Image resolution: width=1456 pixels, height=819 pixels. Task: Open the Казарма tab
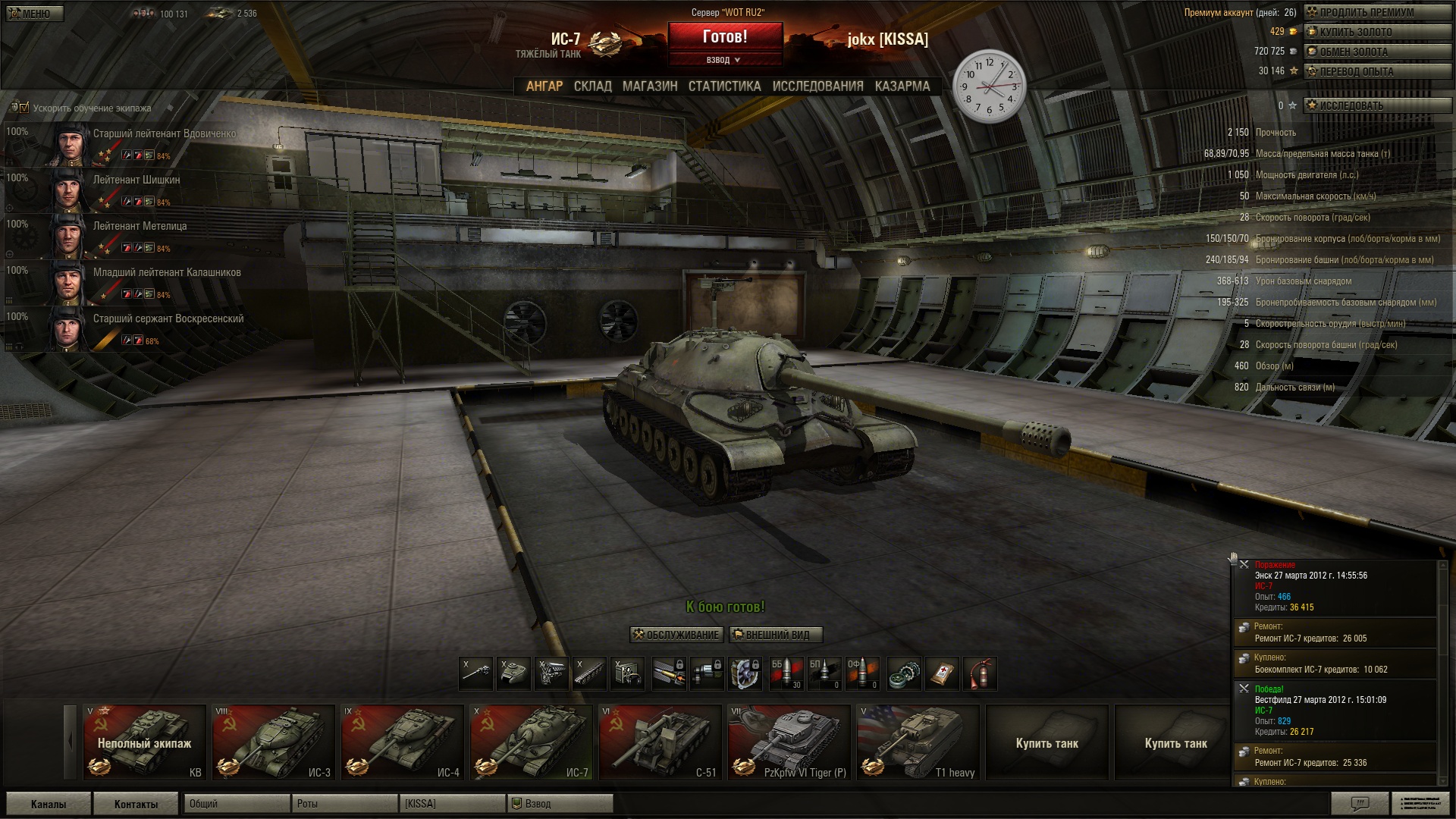902,86
